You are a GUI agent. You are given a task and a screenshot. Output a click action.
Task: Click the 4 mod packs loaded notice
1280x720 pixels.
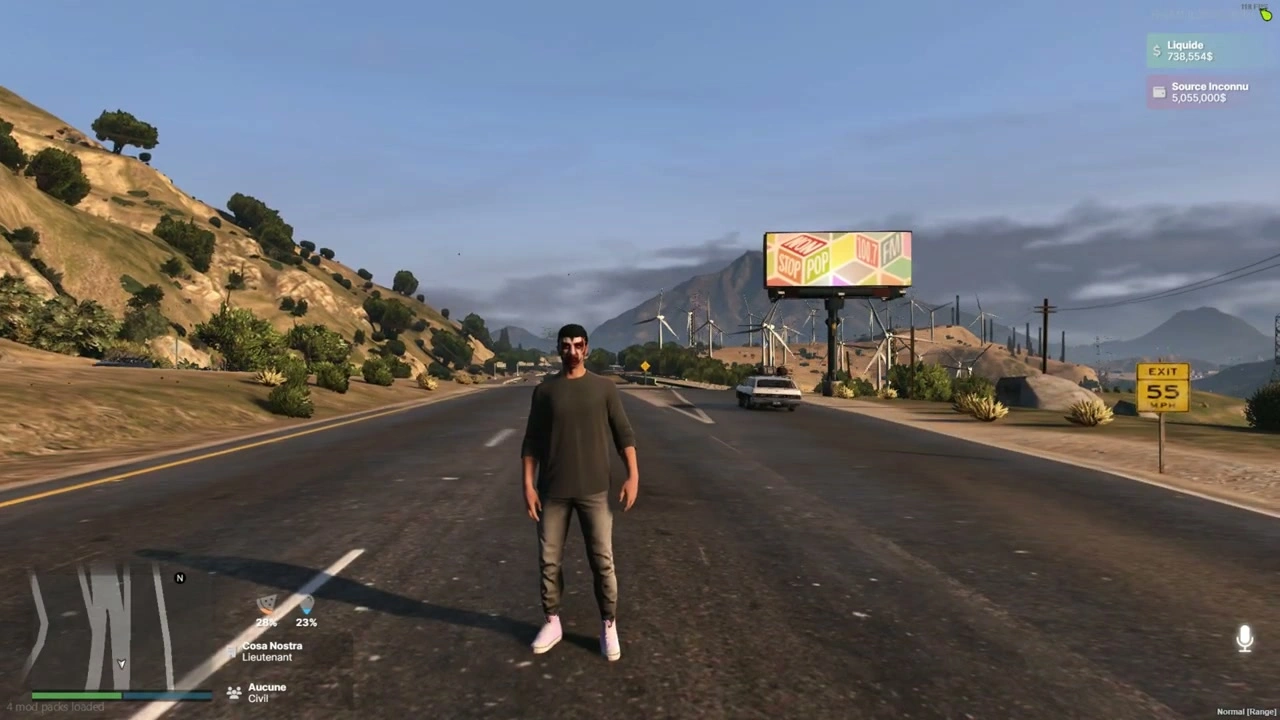(x=56, y=706)
